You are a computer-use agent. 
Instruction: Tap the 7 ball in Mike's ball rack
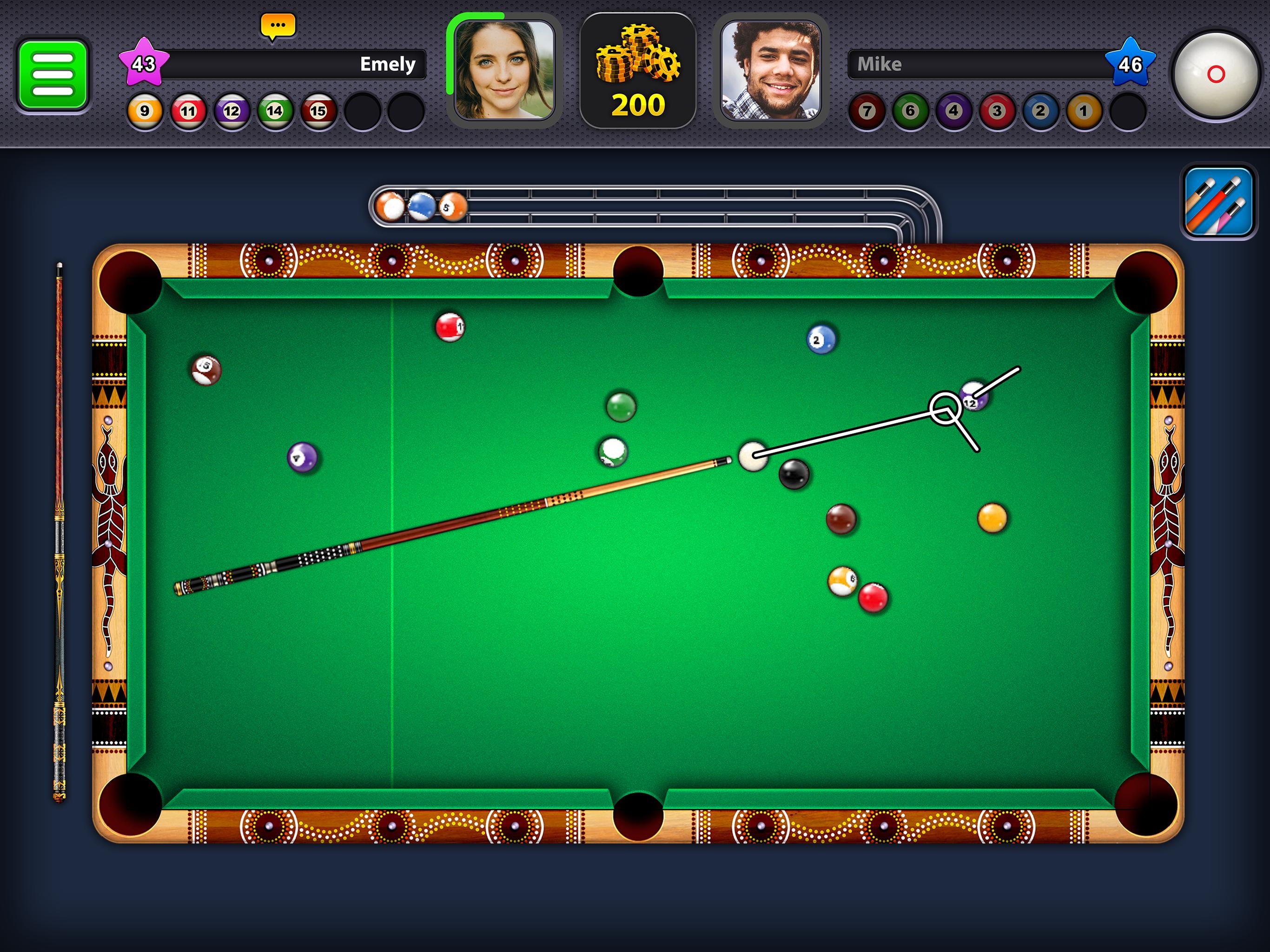coord(868,110)
